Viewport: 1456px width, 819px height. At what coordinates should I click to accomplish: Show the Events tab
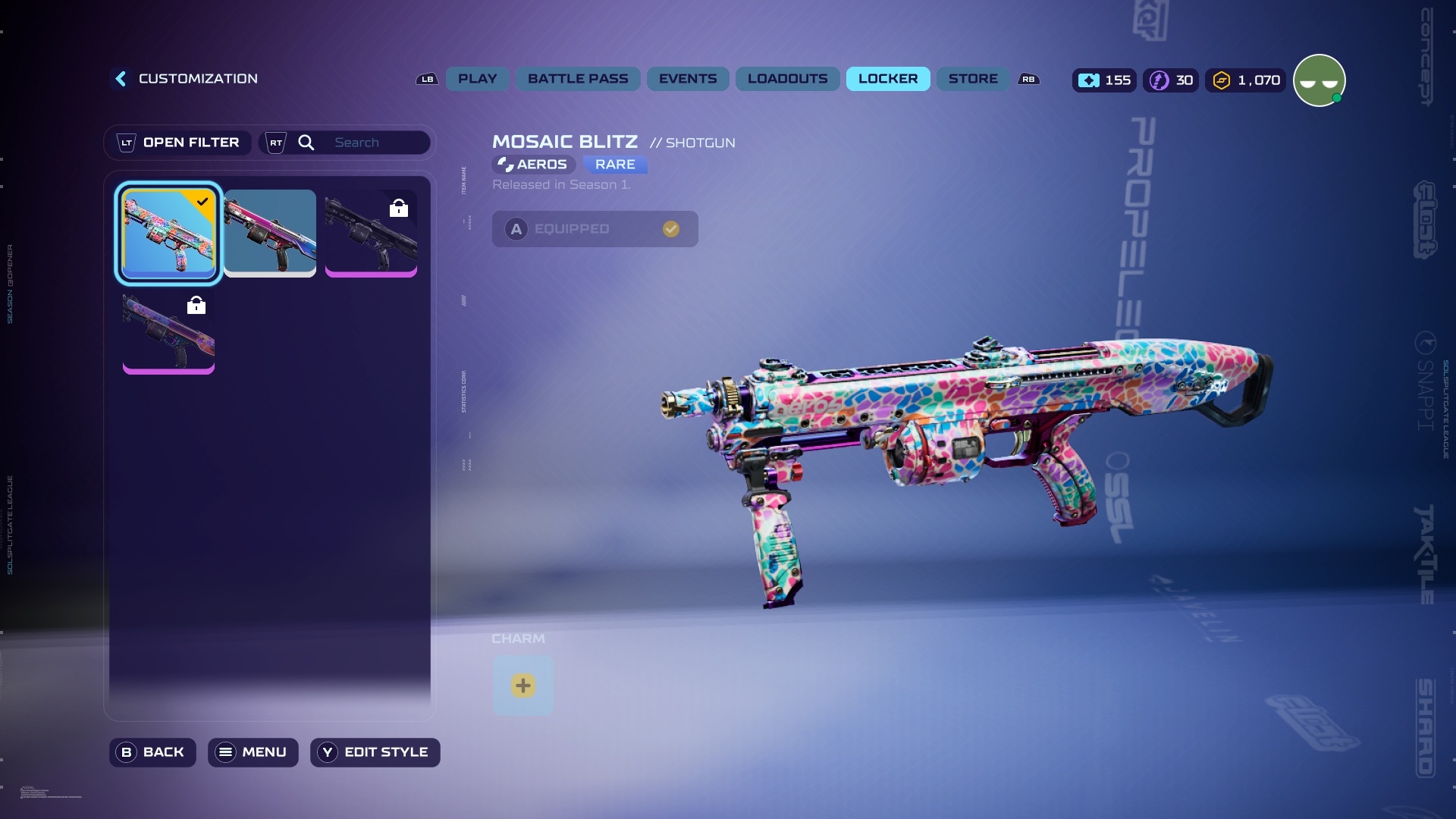[687, 79]
